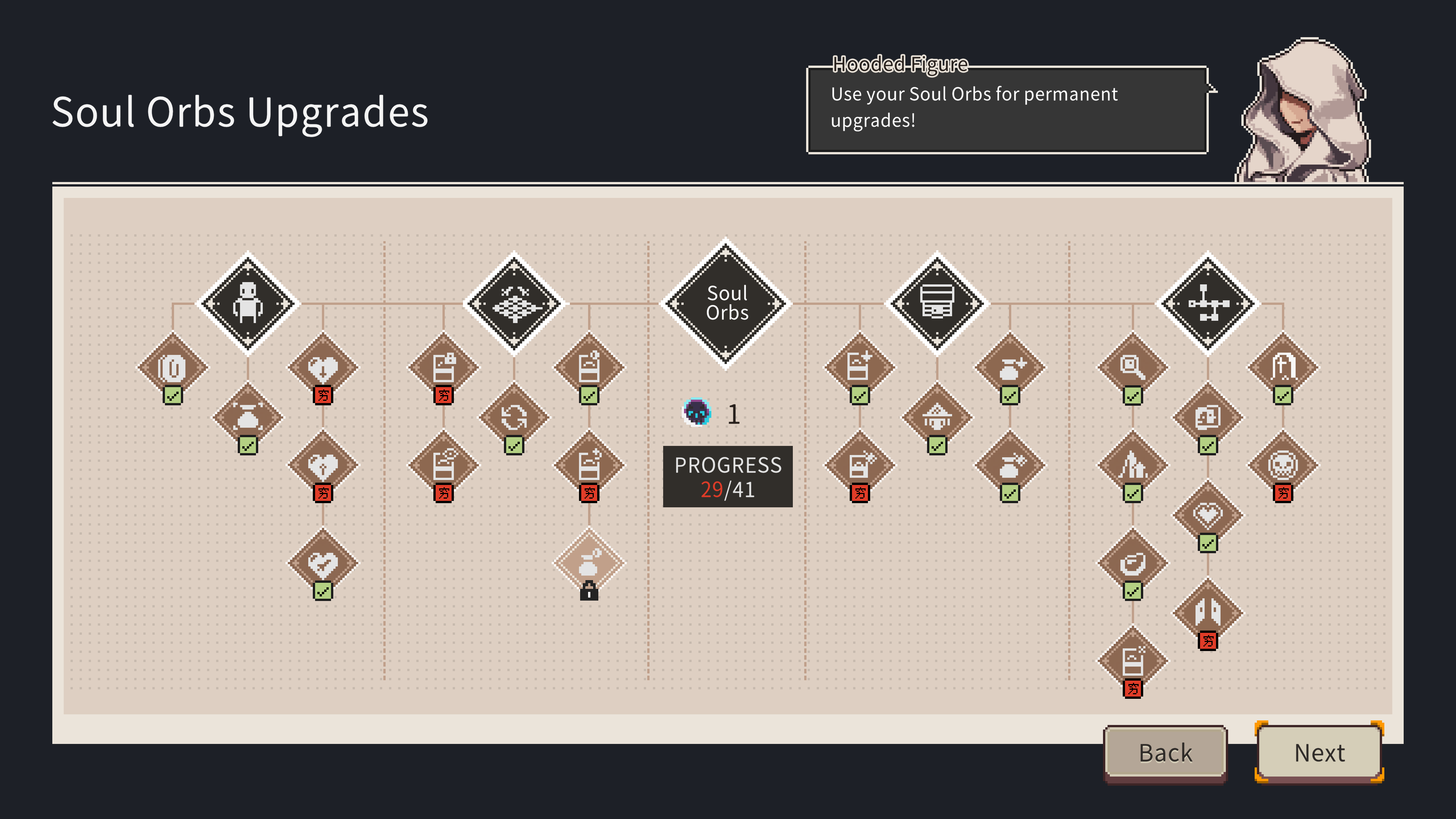Select the coin stack upgrade node
This screenshot has width=1456, height=819.
point(173,367)
